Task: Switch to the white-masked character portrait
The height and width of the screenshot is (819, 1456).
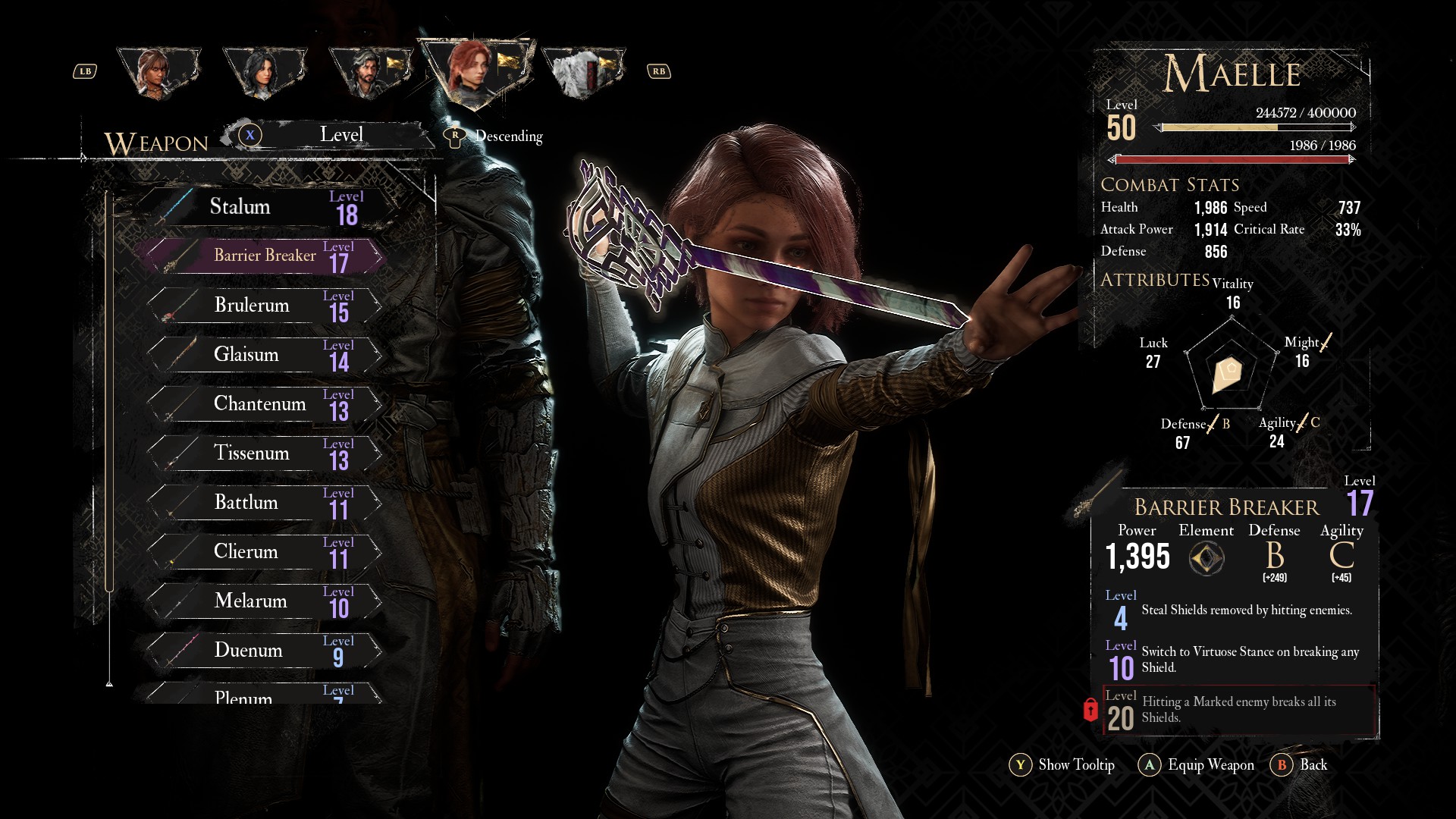Action: [x=582, y=72]
